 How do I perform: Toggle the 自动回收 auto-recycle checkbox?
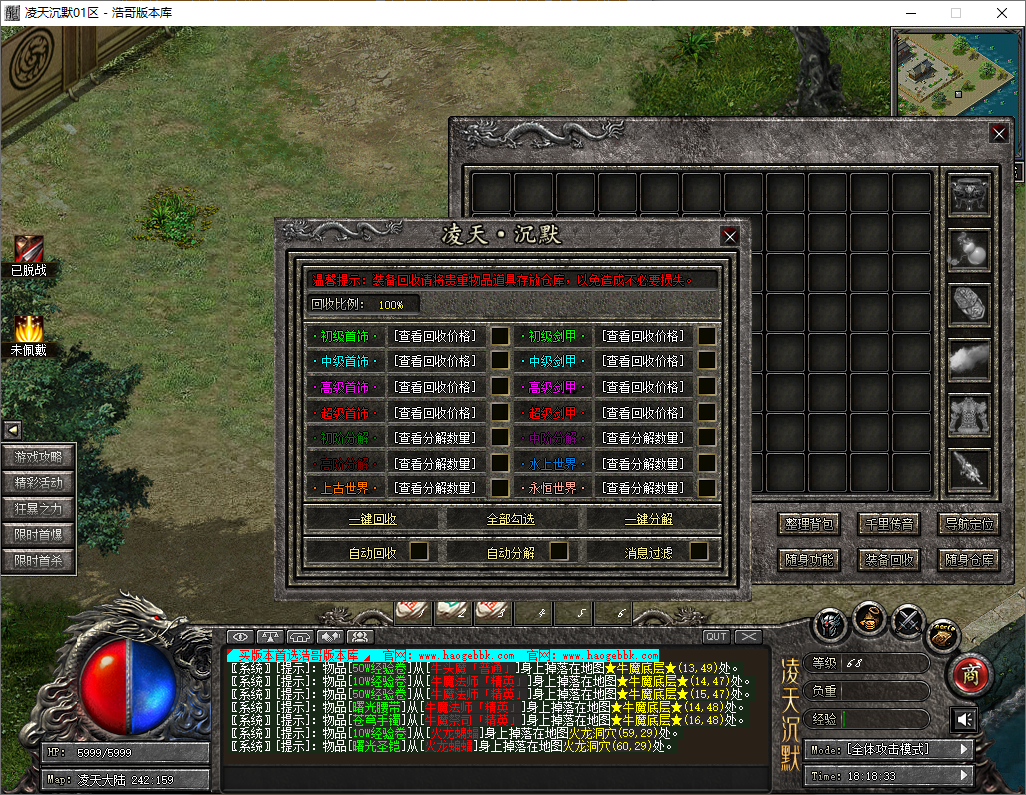click(419, 551)
